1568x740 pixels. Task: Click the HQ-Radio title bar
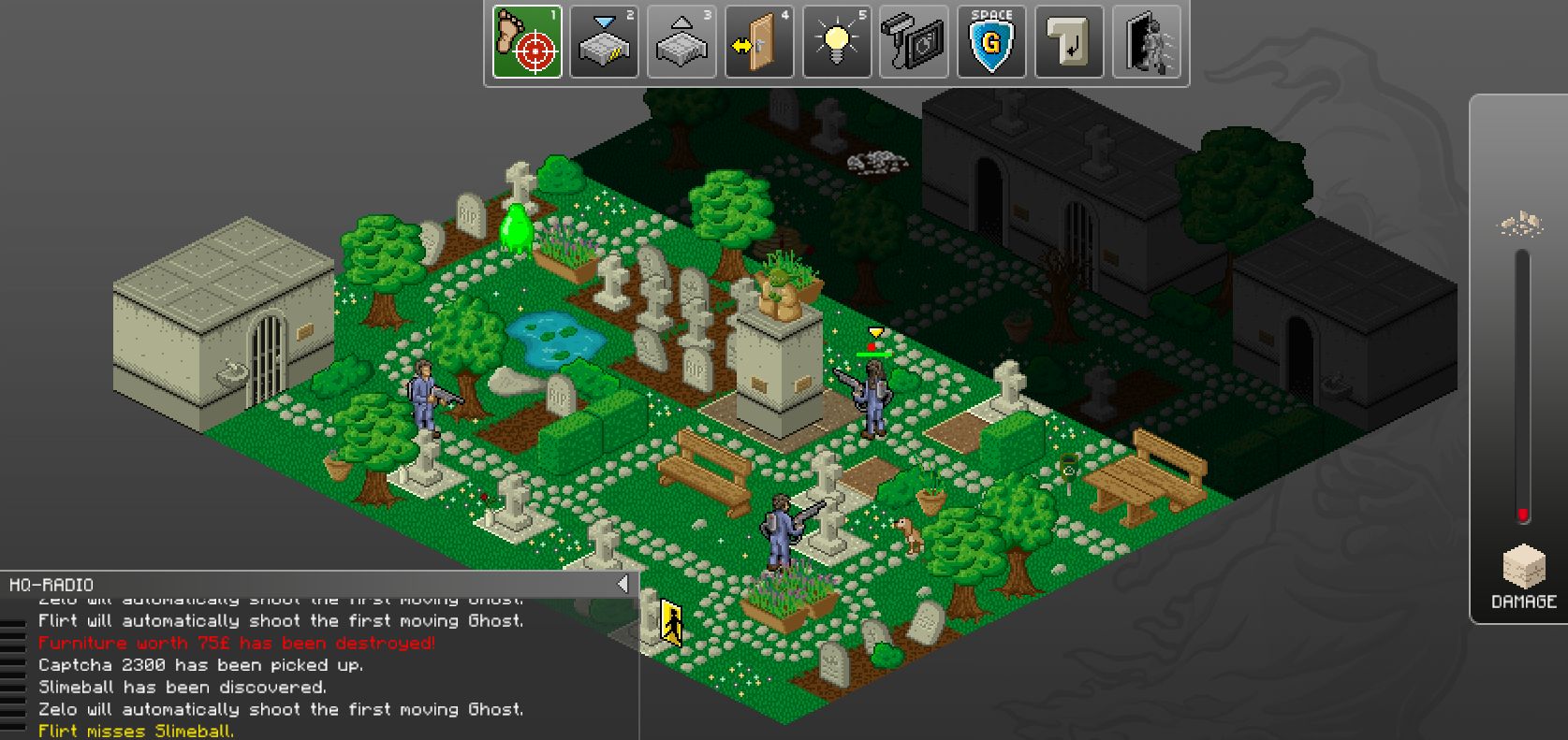point(309,585)
